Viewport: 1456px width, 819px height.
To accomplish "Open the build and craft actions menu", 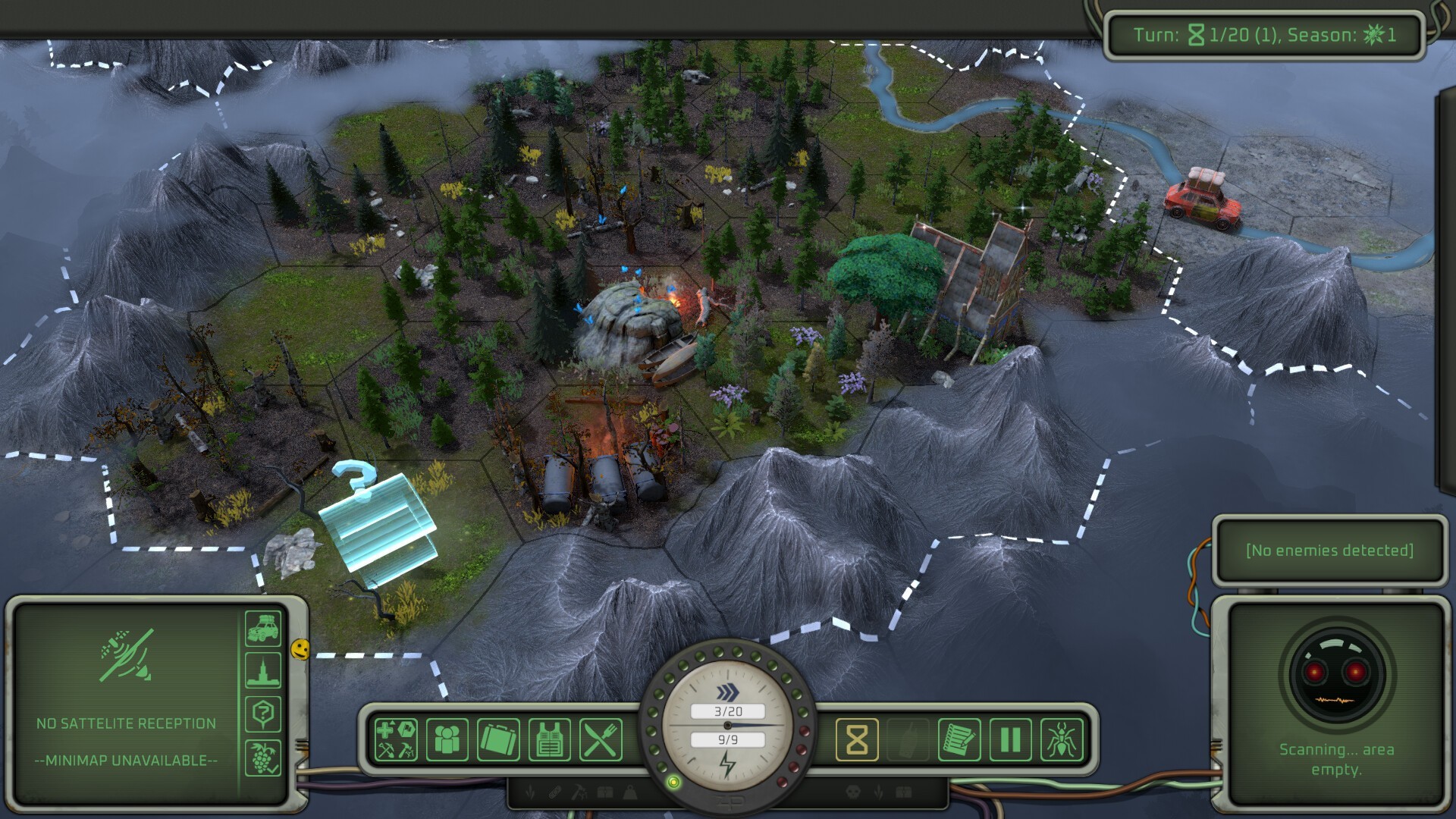I will coord(396,739).
